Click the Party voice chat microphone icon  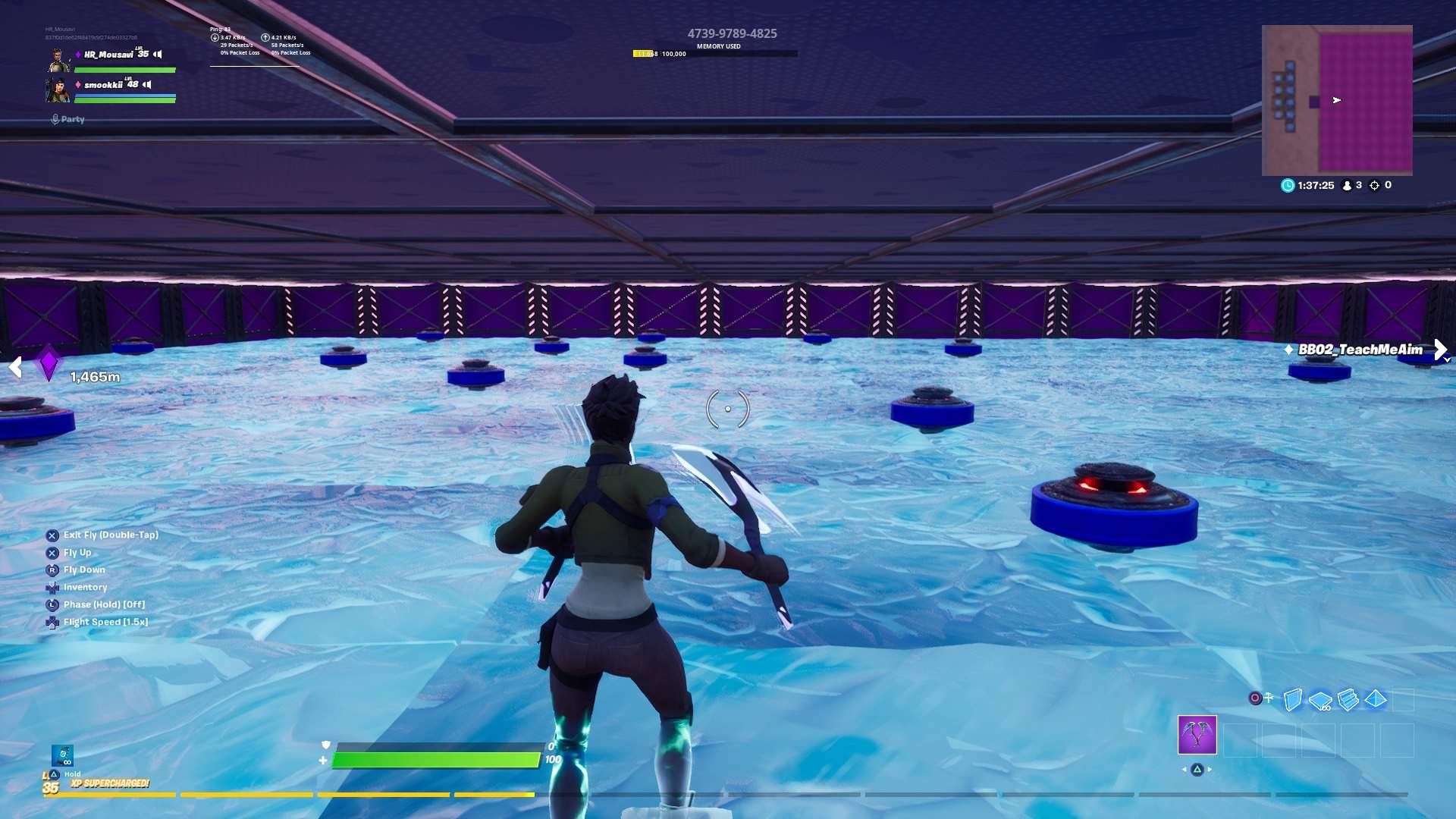pyautogui.click(x=54, y=119)
